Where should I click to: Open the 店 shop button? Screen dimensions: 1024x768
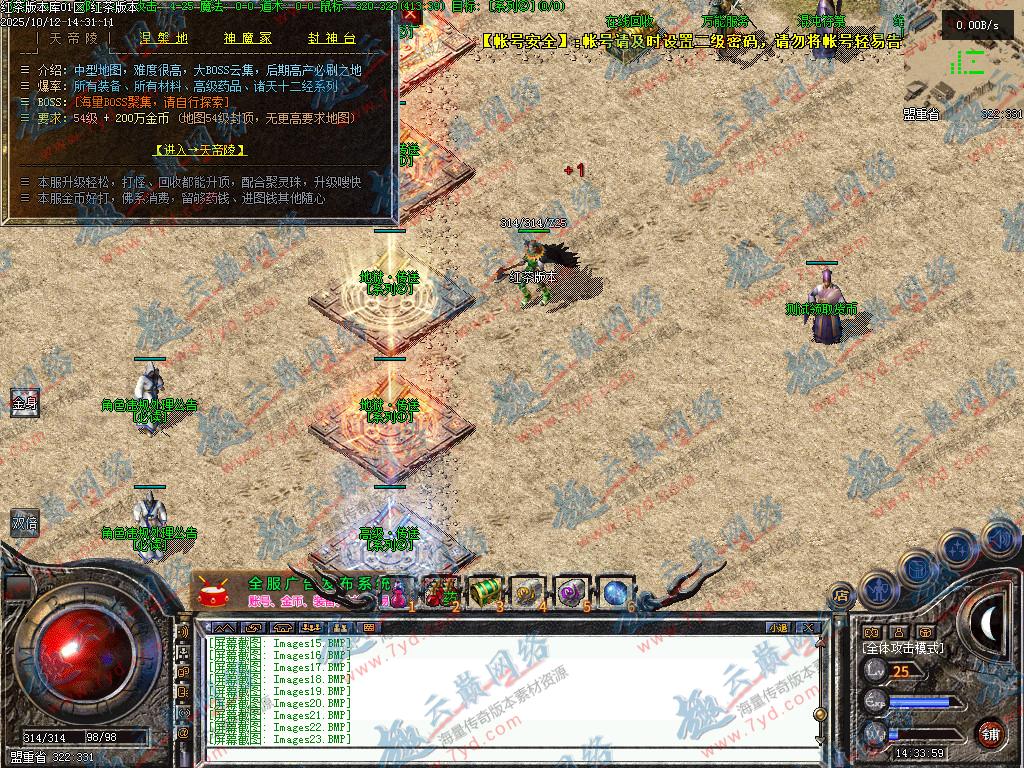click(842, 597)
